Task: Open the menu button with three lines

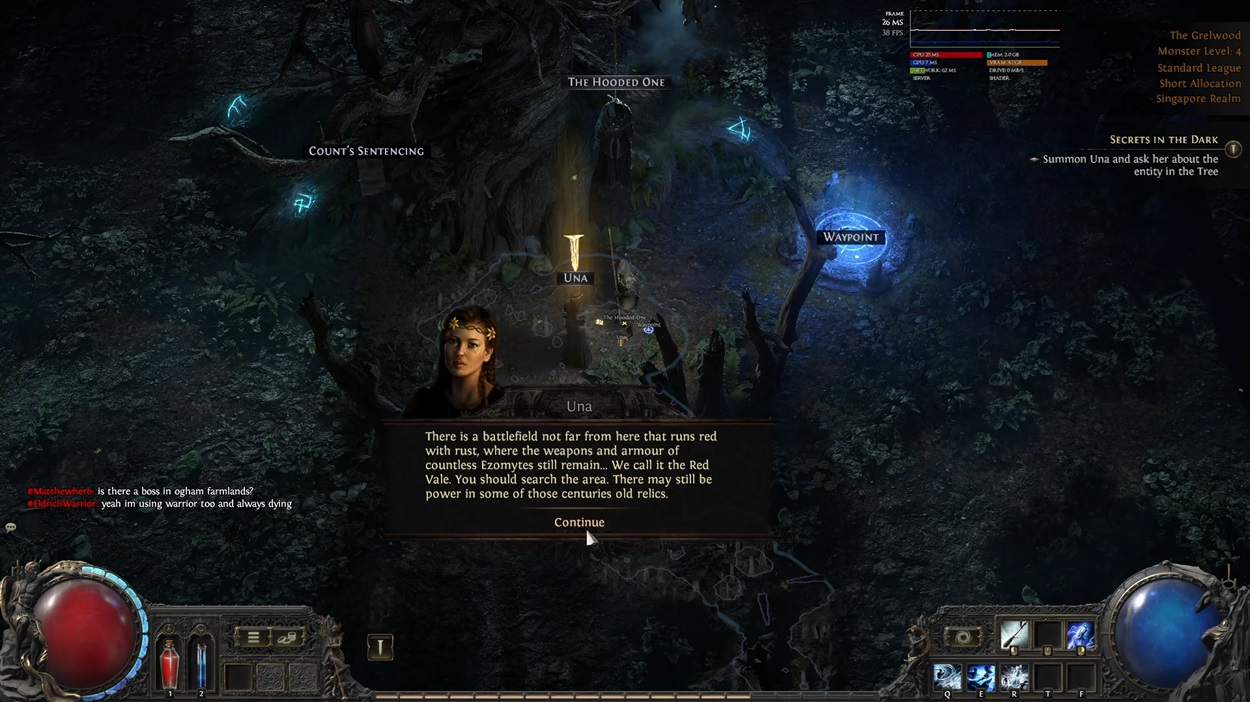Action: (x=253, y=637)
